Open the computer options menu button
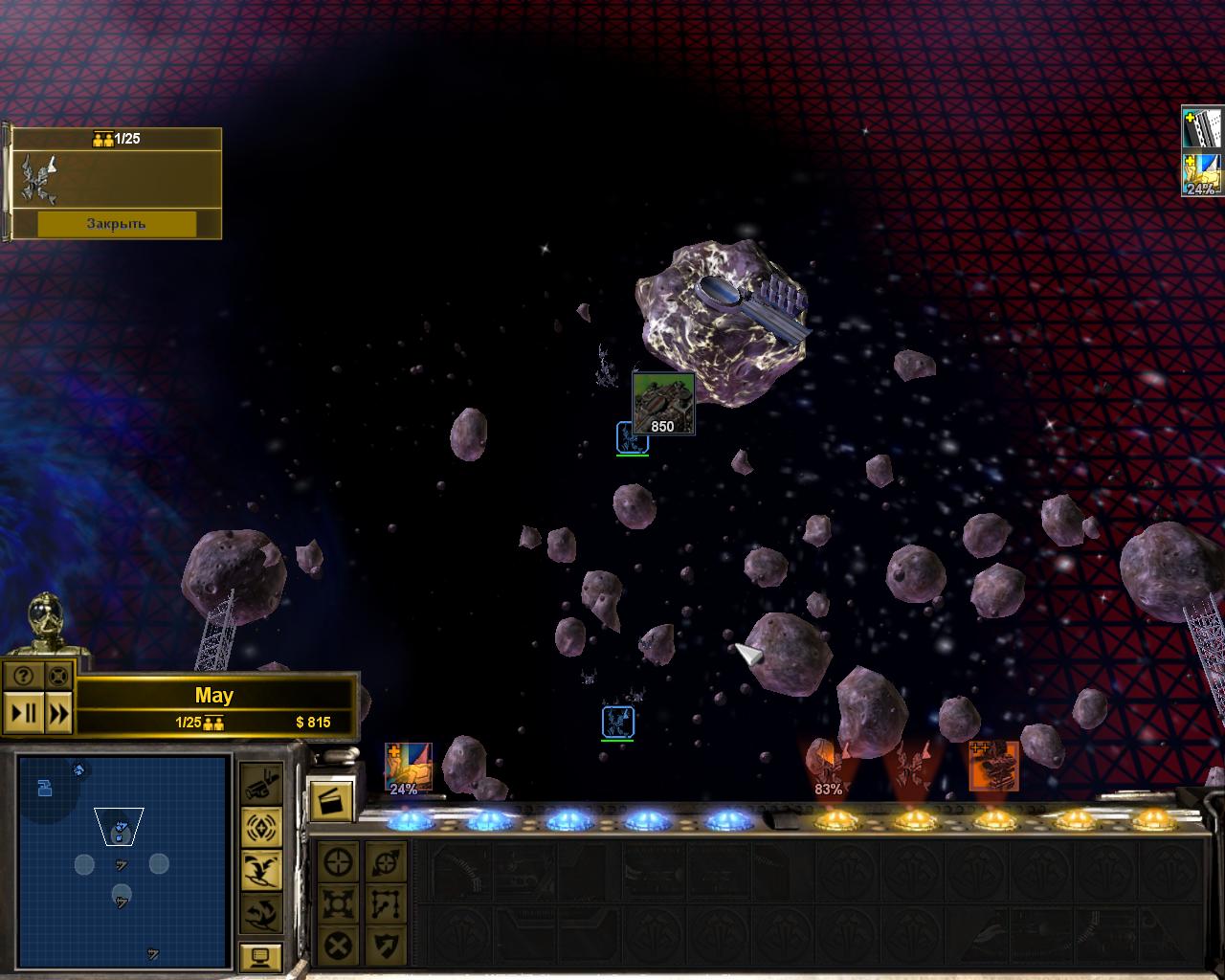The image size is (1225, 980). pyautogui.click(x=260, y=955)
